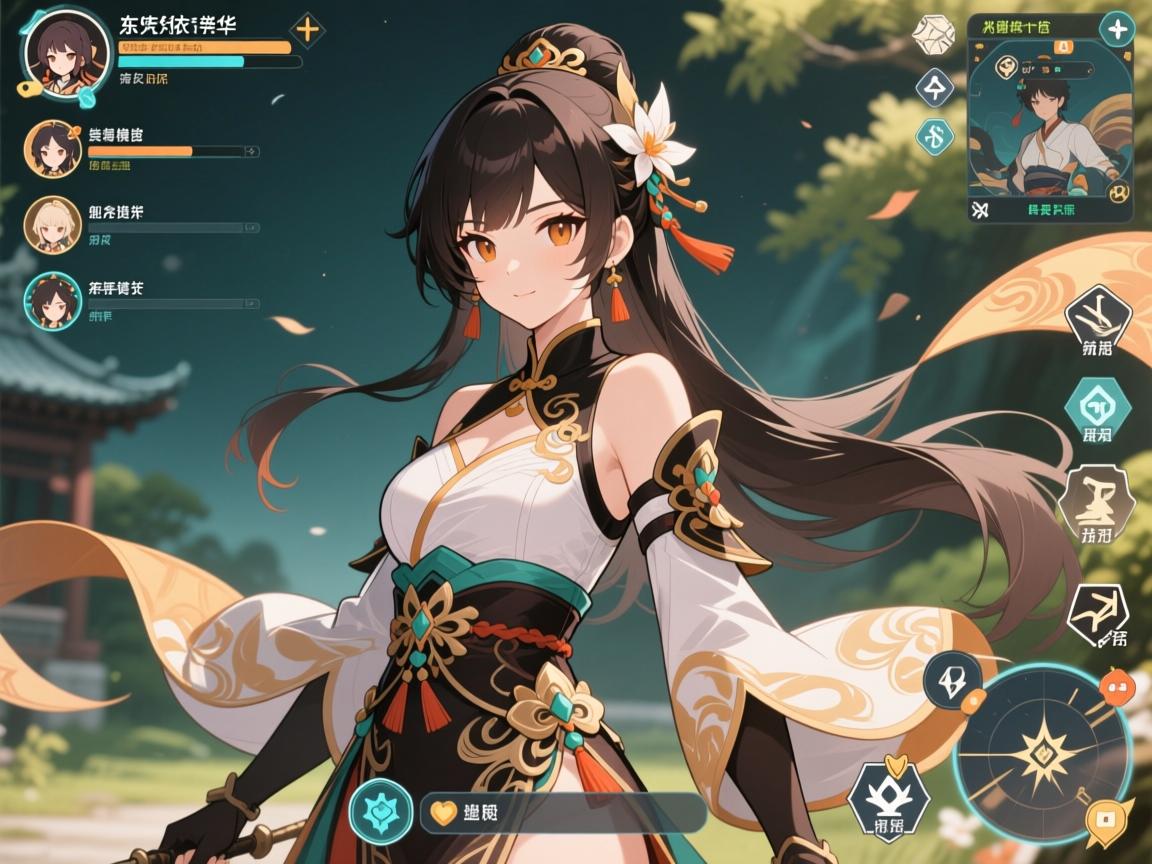This screenshot has width=1152, height=864.
Task: Activate the teal diamond rune icon
Action: point(935,135)
